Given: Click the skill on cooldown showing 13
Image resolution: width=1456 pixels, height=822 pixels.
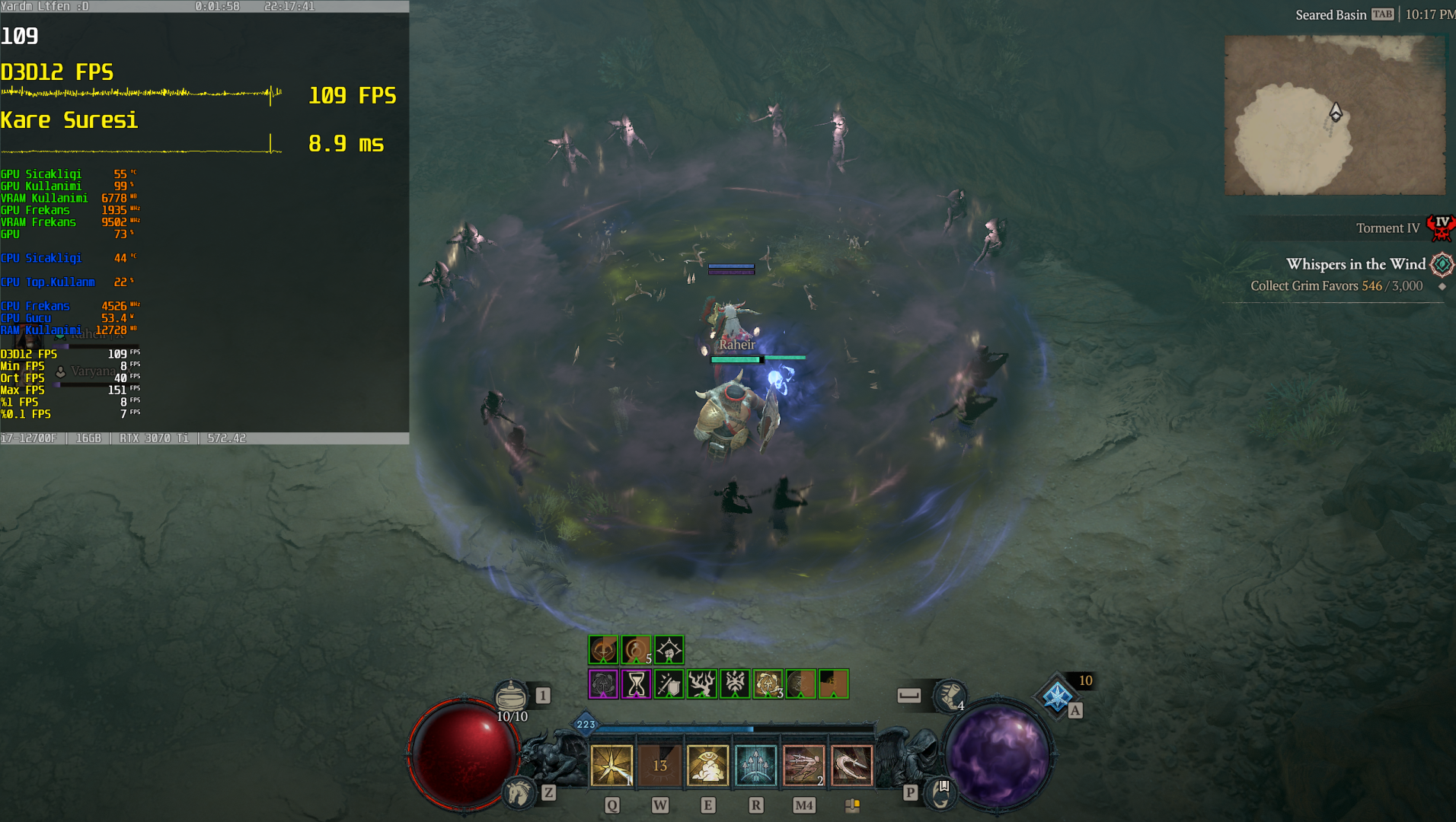Looking at the screenshot, I should (659, 765).
